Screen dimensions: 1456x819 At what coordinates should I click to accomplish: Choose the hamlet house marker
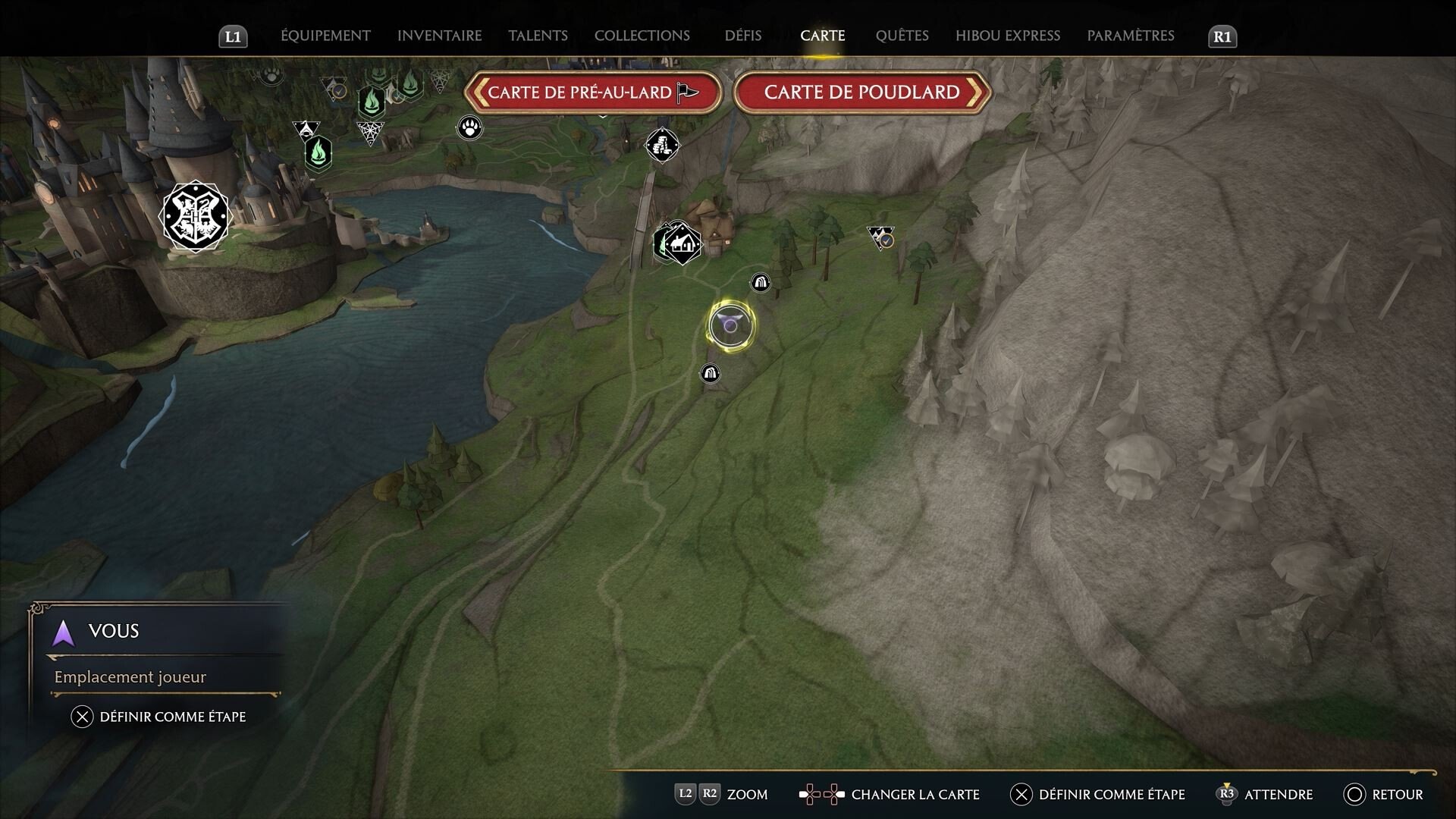pyautogui.click(x=682, y=243)
